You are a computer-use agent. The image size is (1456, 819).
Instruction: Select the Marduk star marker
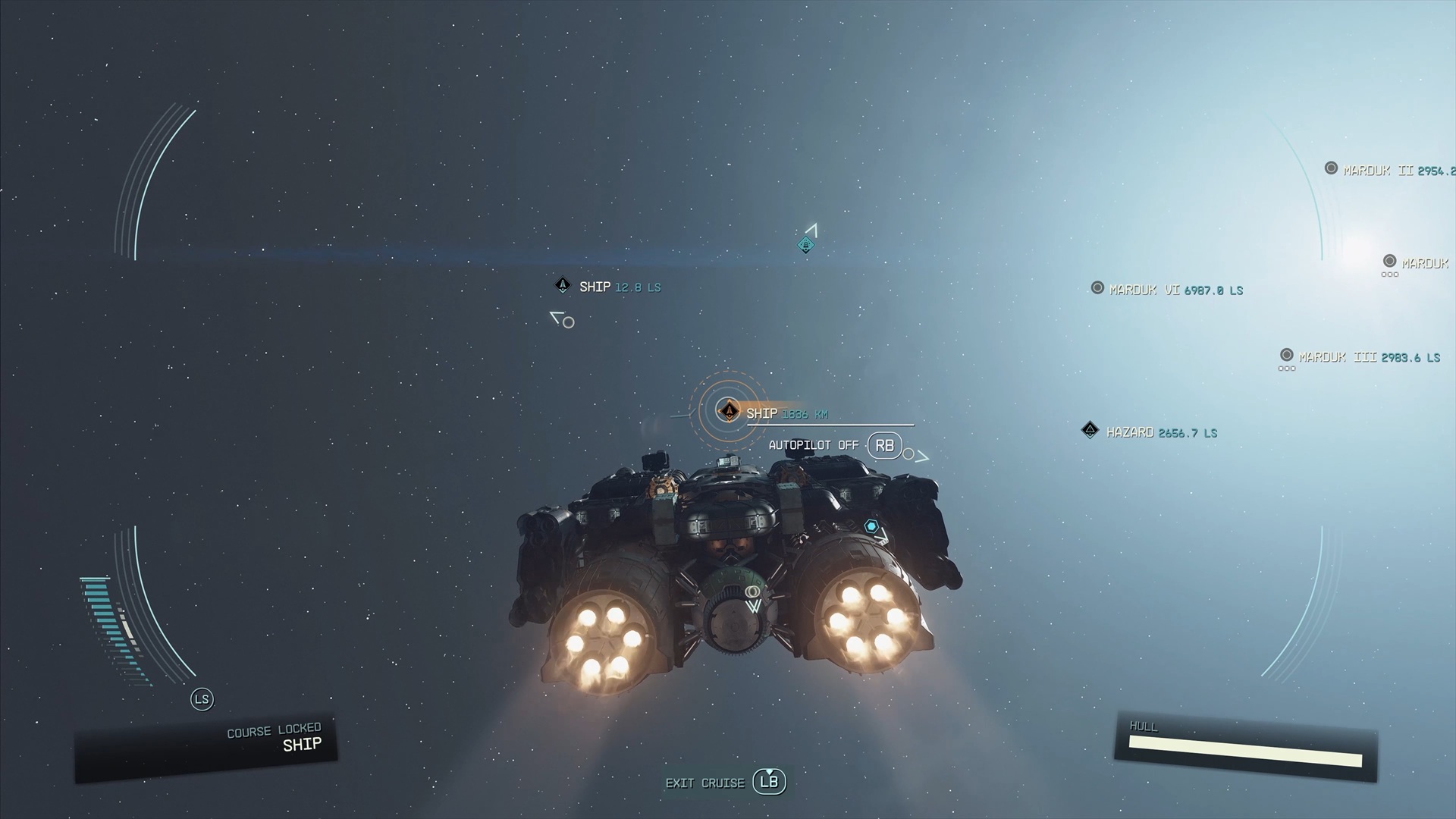click(1389, 262)
